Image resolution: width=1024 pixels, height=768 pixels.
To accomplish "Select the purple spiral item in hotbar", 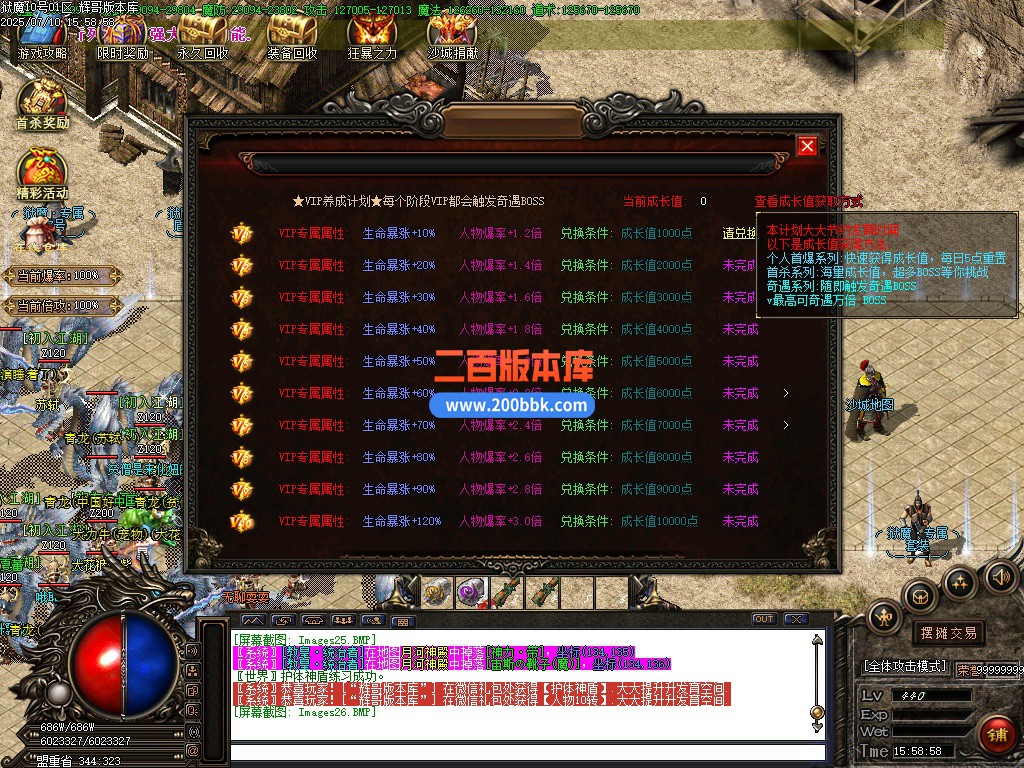I will (469, 592).
